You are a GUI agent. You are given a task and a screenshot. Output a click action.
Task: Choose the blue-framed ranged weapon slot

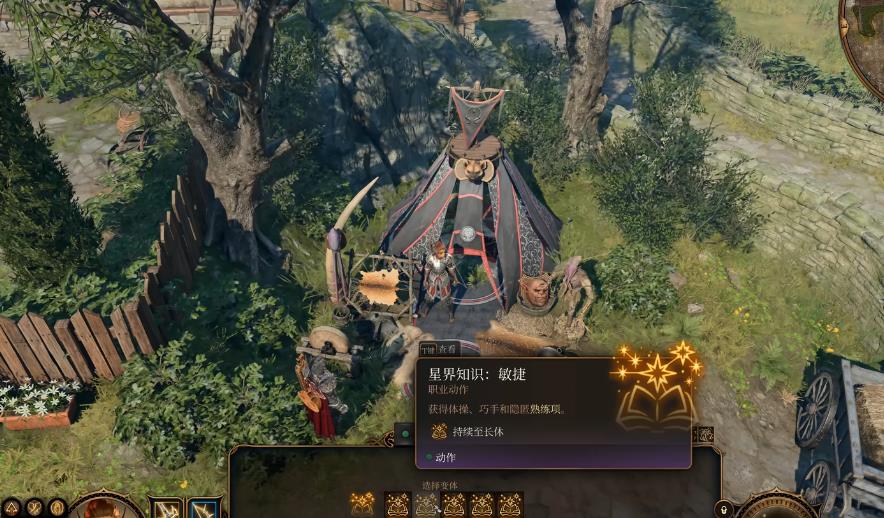point(204,509)
